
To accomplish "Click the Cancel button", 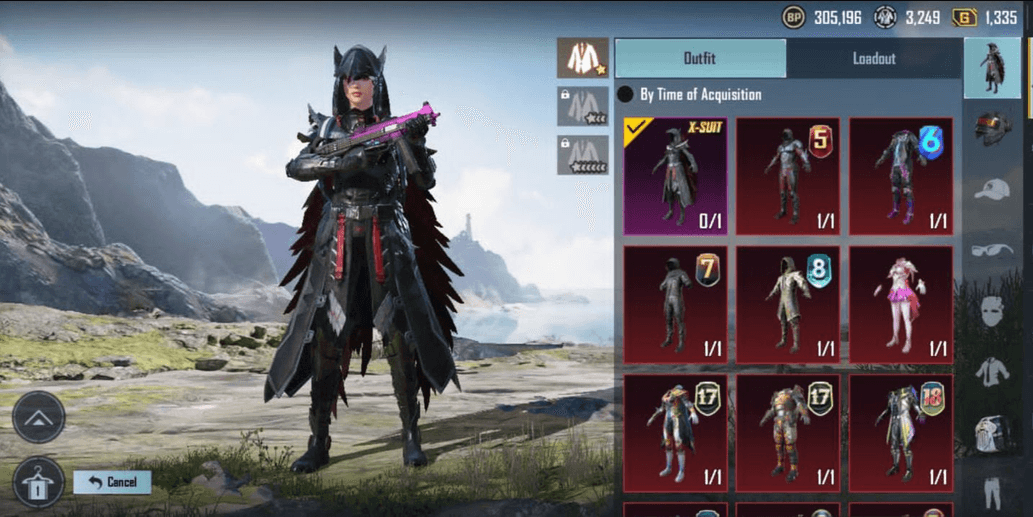I will [112, 482].
